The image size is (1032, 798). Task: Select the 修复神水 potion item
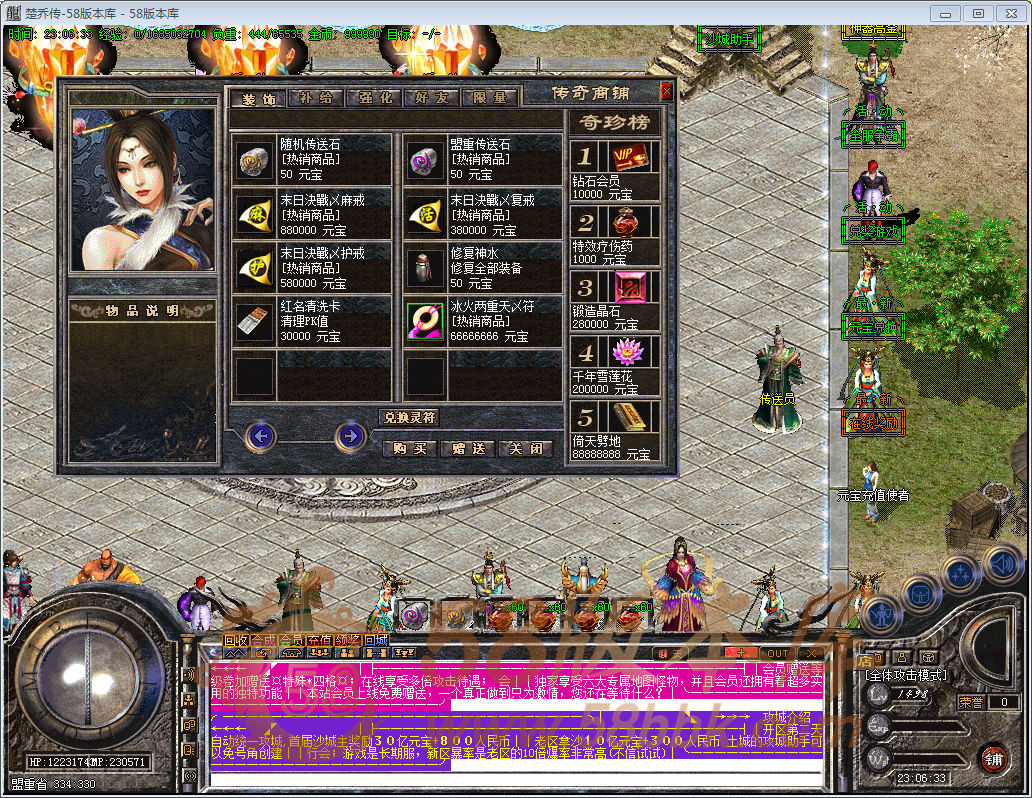482,268
